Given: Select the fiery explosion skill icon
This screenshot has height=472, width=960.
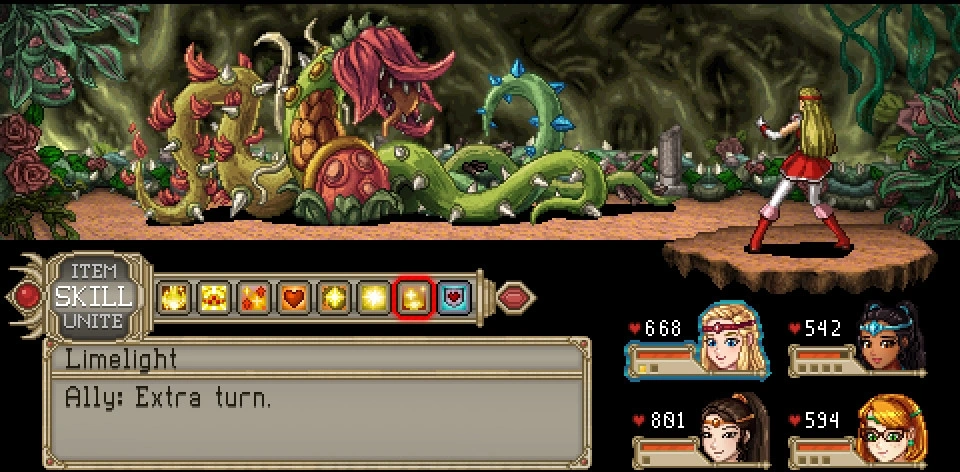Looking at the screenshot, I should (x=173, y=297).
